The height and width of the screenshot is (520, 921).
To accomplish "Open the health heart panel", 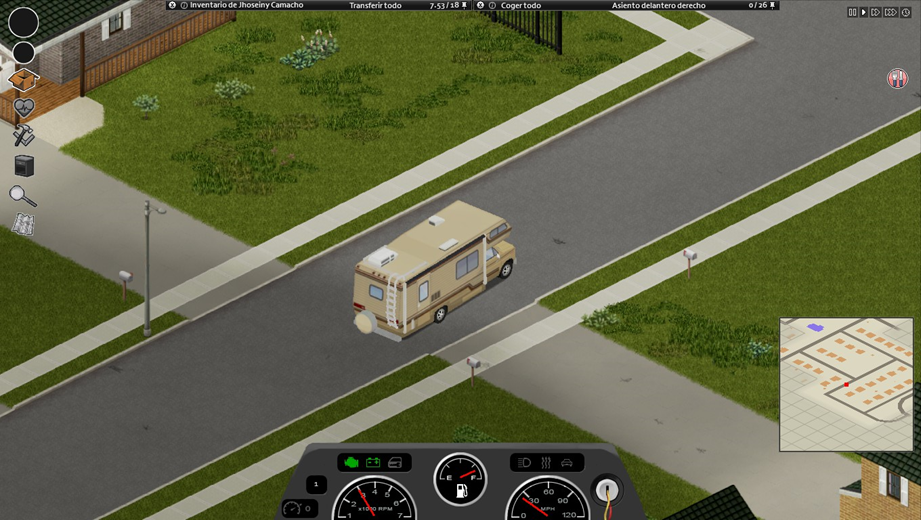I will point(23,107).
